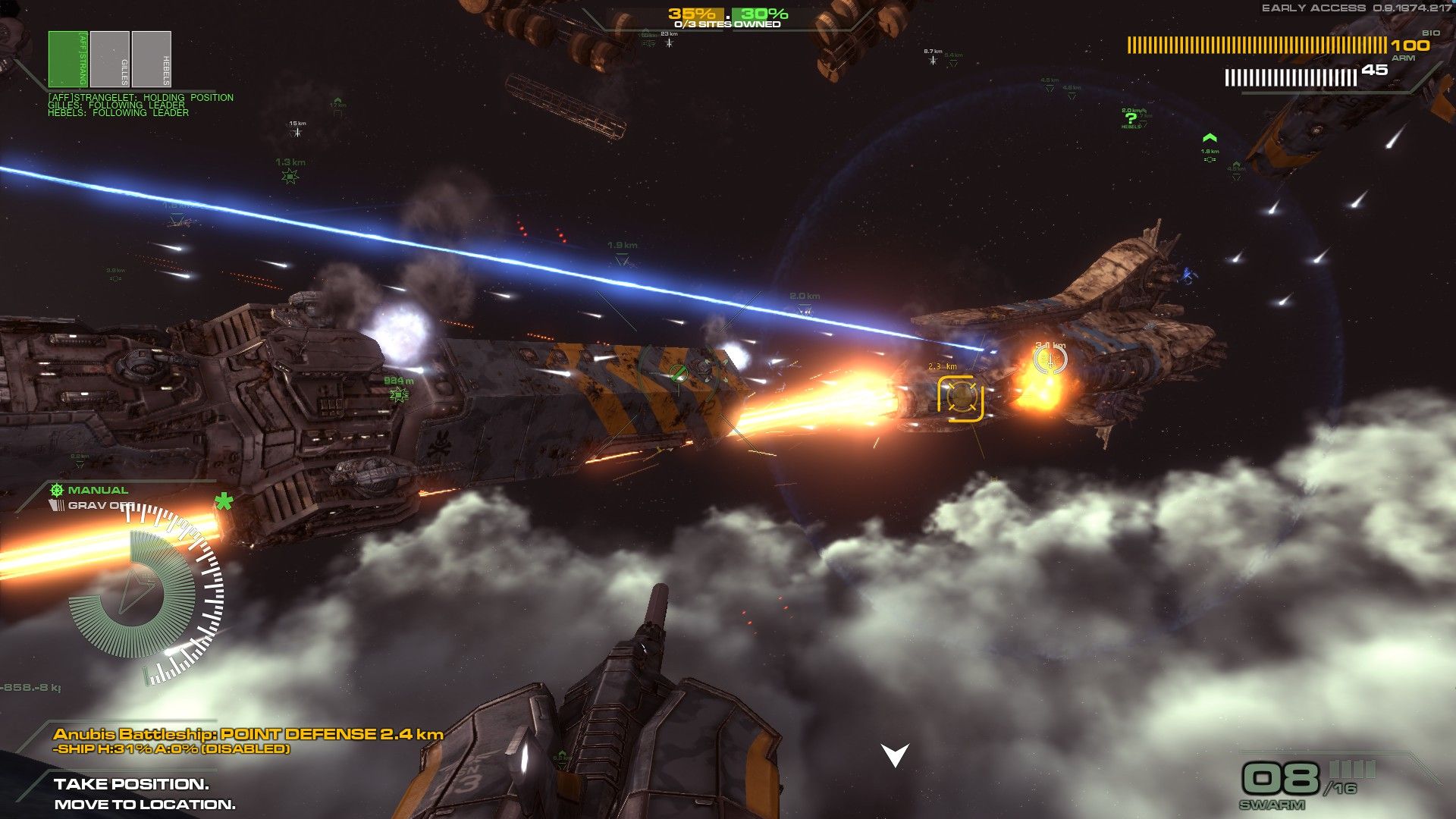
Task: Select the Hebels squad member tile
Action: point(152,59)
